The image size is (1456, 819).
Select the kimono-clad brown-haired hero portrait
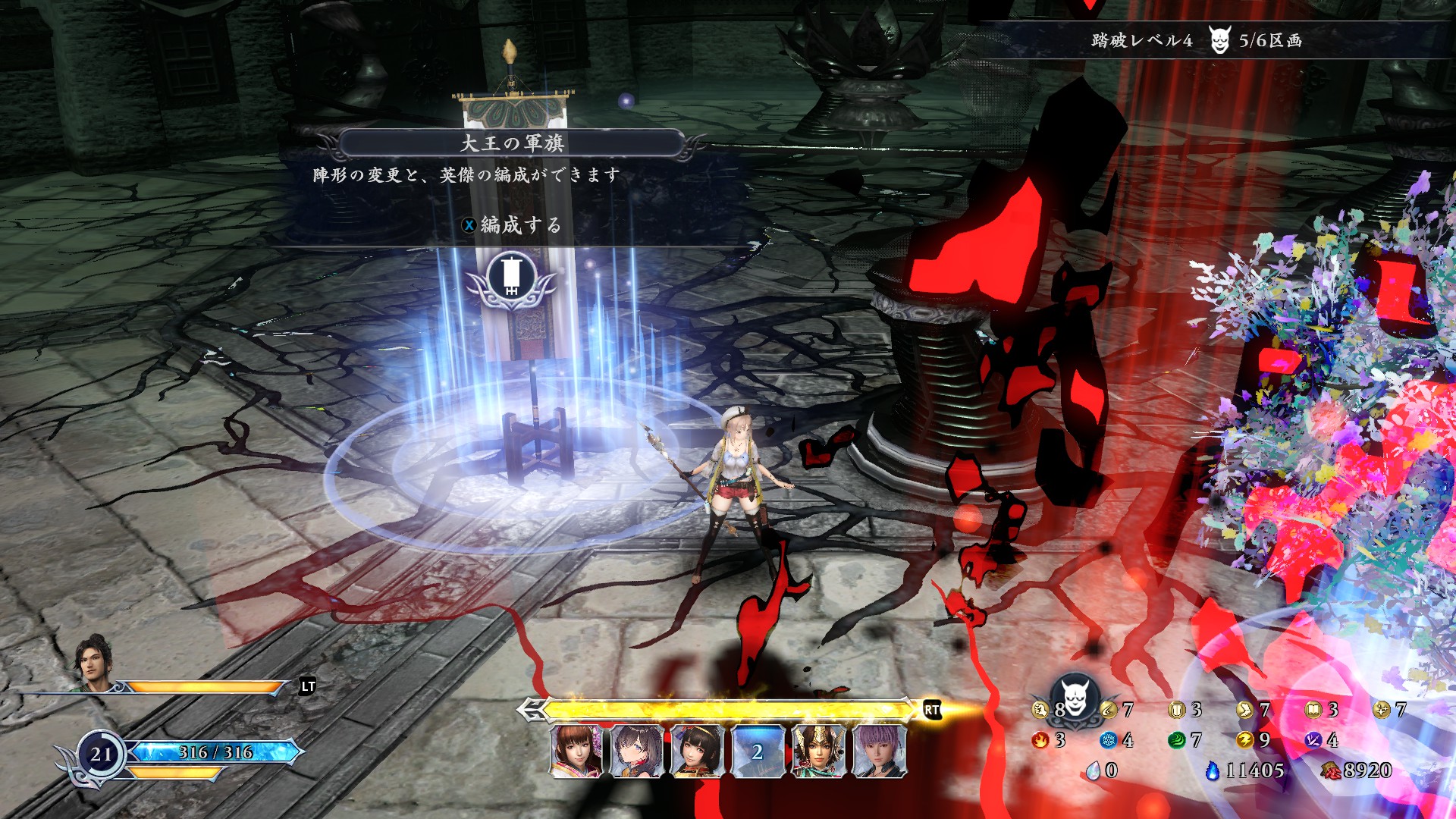coord(576,751)
